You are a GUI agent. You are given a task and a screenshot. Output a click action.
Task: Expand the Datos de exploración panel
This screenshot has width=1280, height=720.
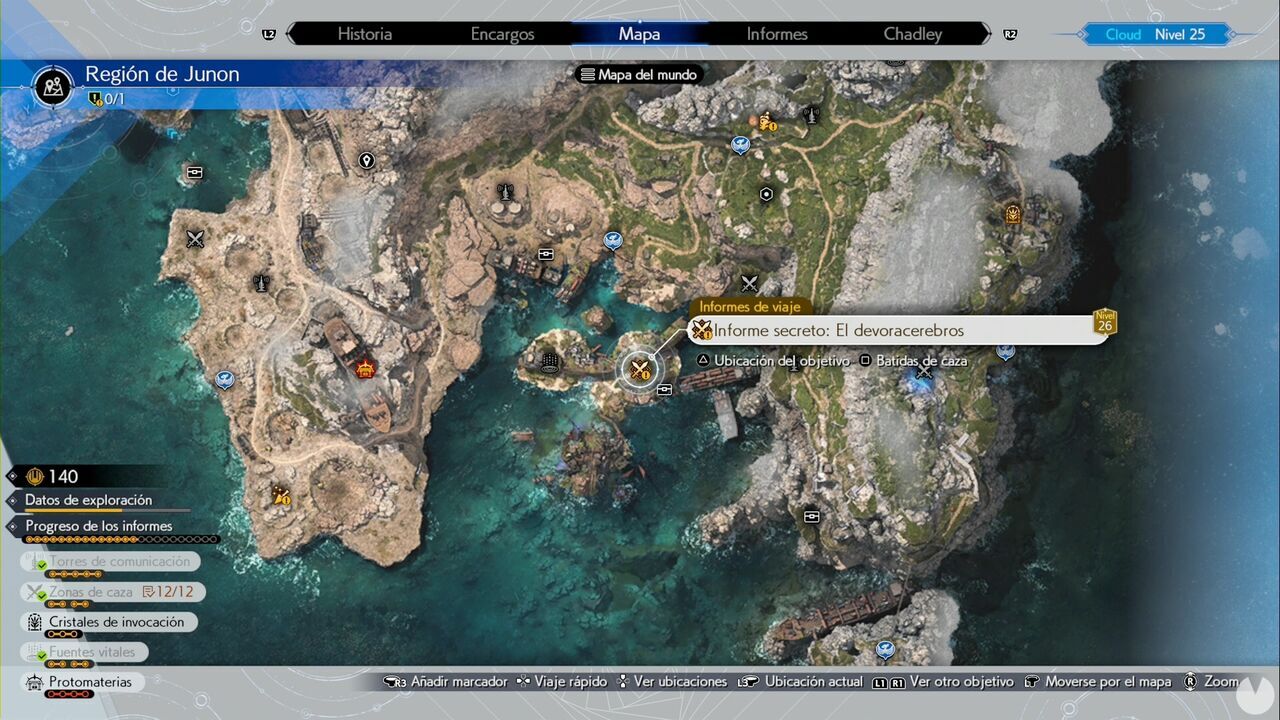tap(88, 499)
